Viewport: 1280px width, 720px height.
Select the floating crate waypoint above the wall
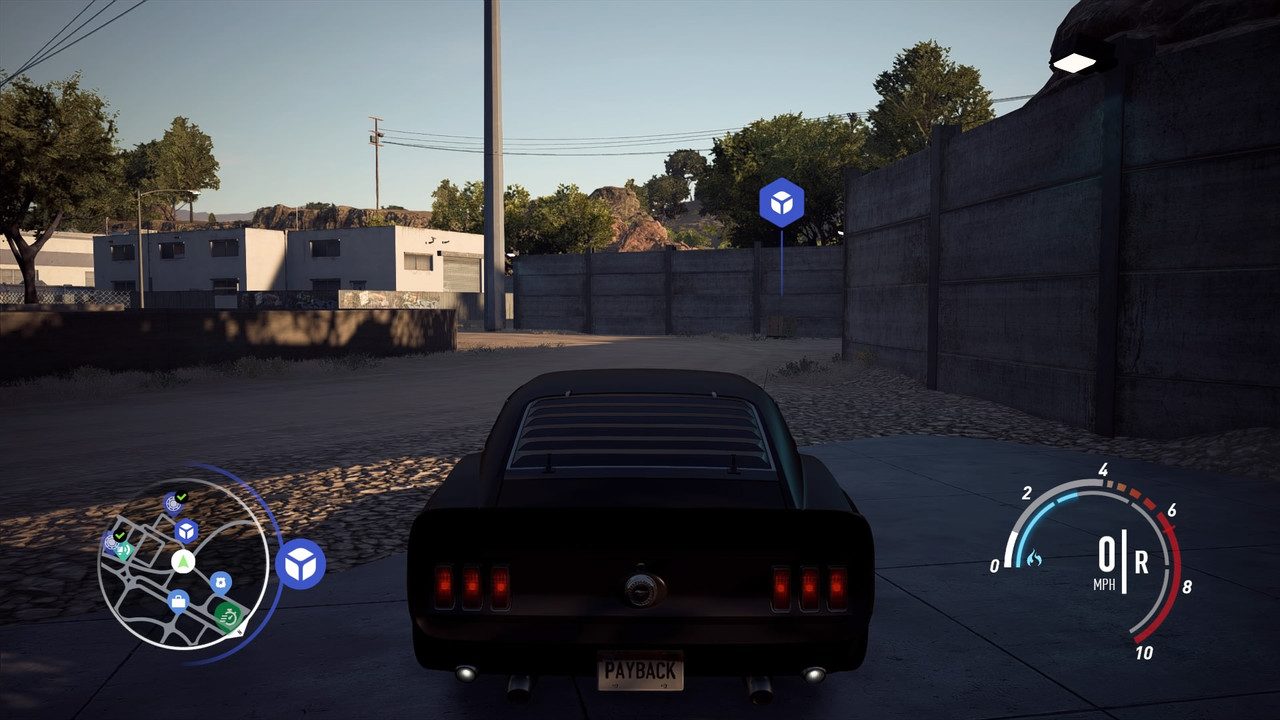[781, 202]
